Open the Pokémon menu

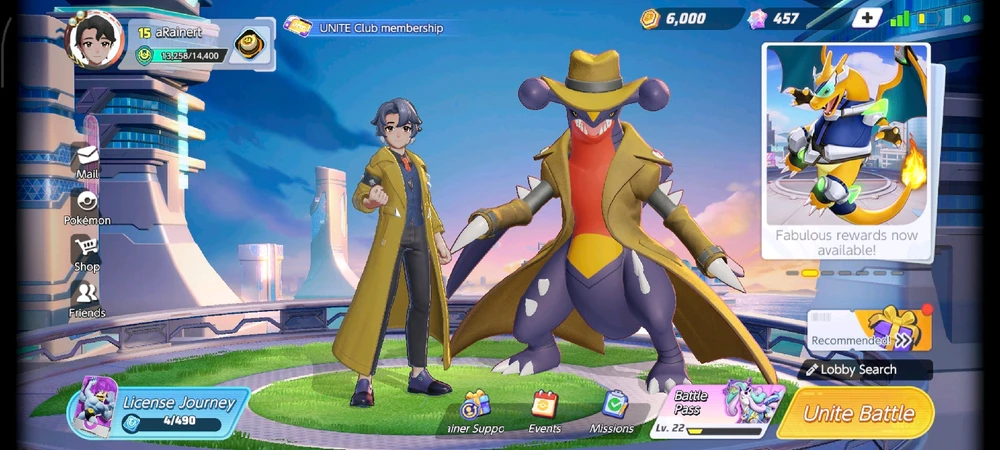[x=87, y=207]
